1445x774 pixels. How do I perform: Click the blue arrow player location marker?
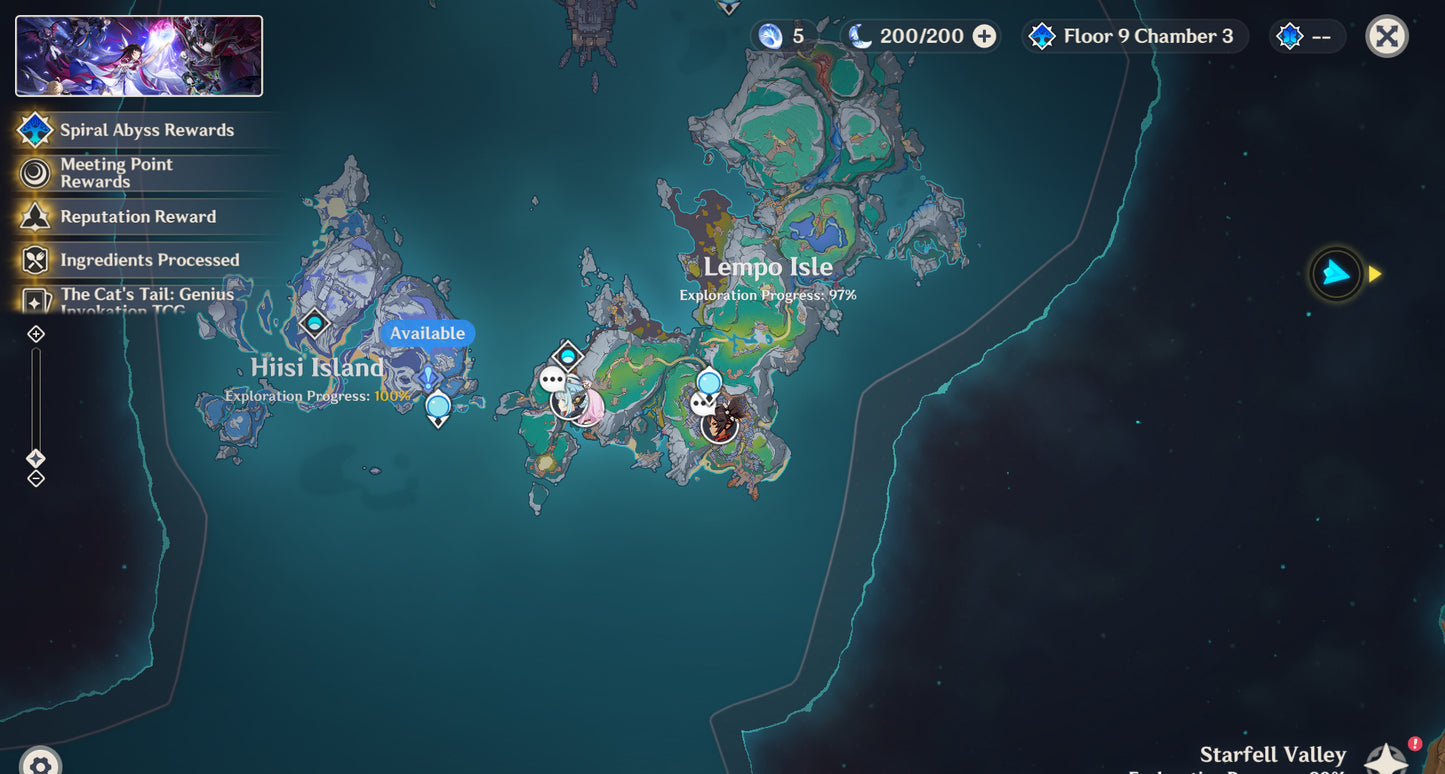click(x=1336, y=273)
